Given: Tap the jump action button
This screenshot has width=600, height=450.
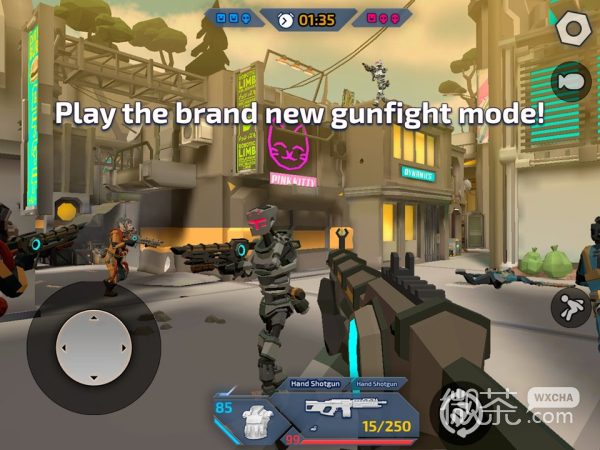Looking at the screenshot, I should pyautogui.click(x=571, y=307).
